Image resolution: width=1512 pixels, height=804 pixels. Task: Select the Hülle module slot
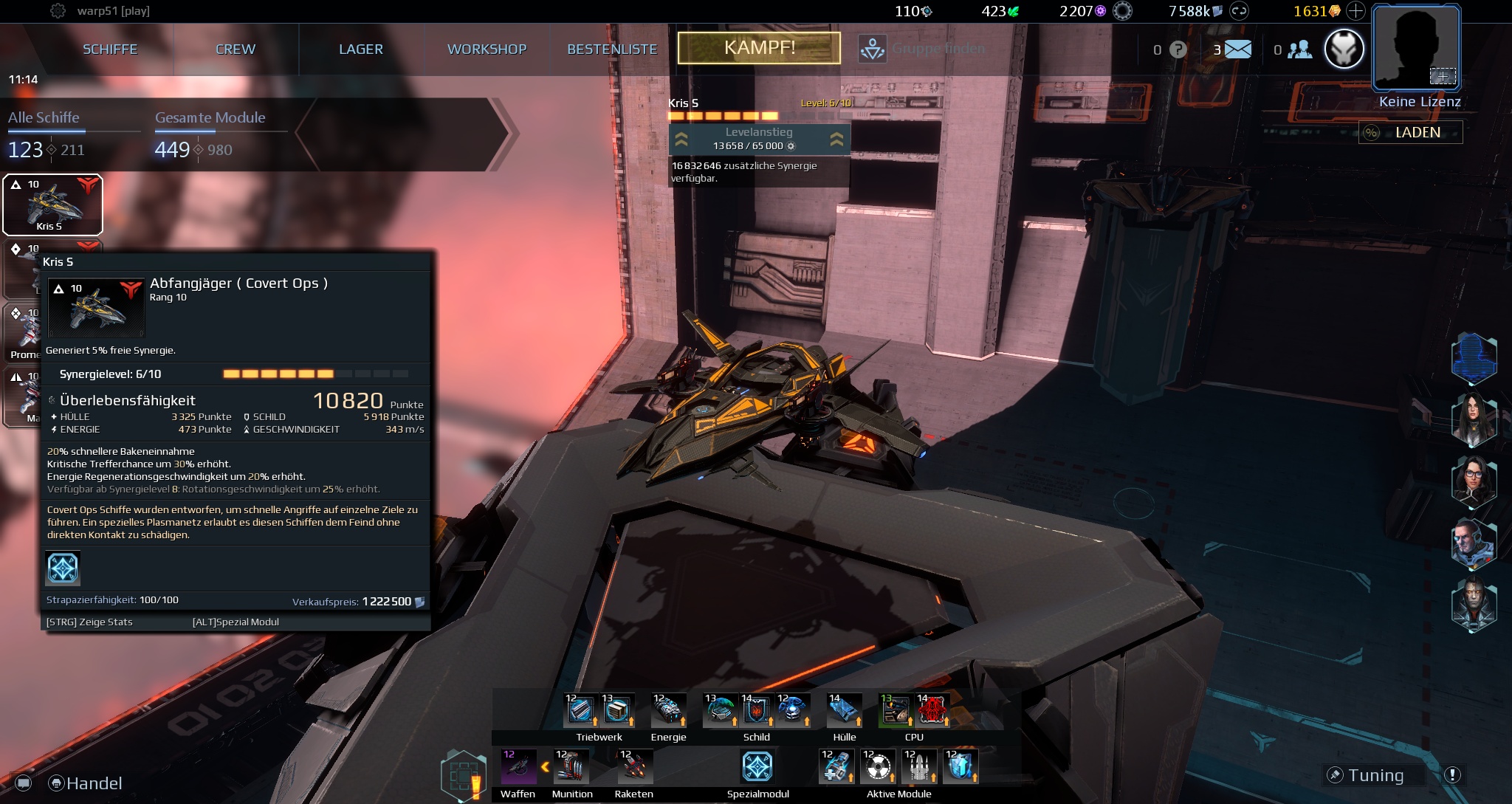tap(844, 710)
